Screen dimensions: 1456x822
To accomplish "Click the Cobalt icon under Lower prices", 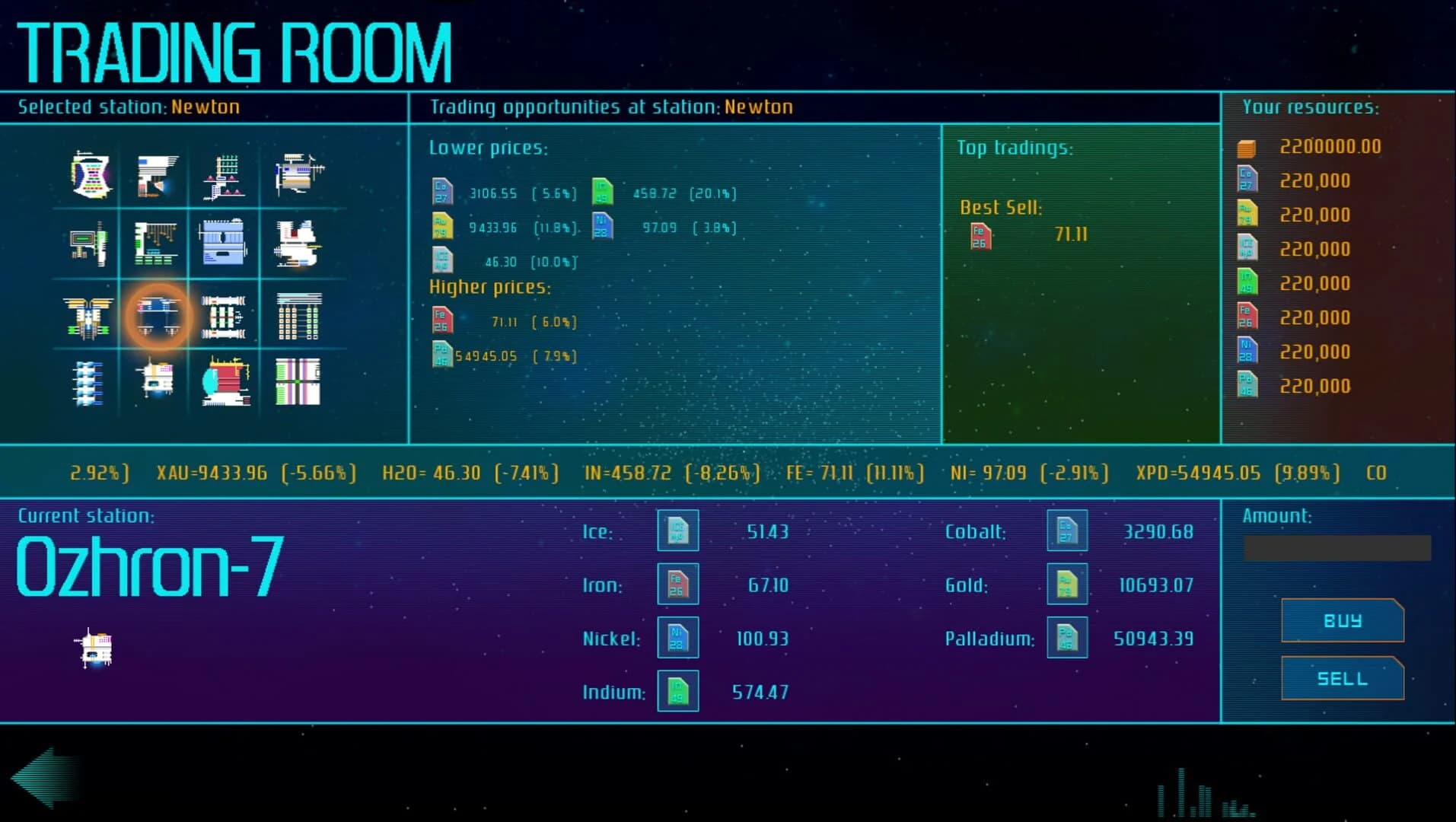I will click(x=444, y=193).
